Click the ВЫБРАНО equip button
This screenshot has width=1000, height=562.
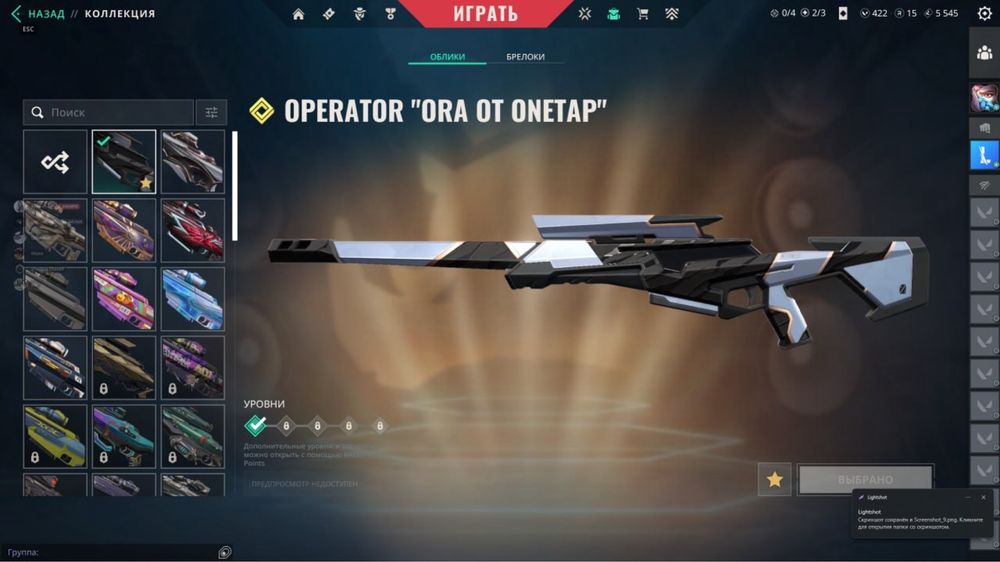865,480
